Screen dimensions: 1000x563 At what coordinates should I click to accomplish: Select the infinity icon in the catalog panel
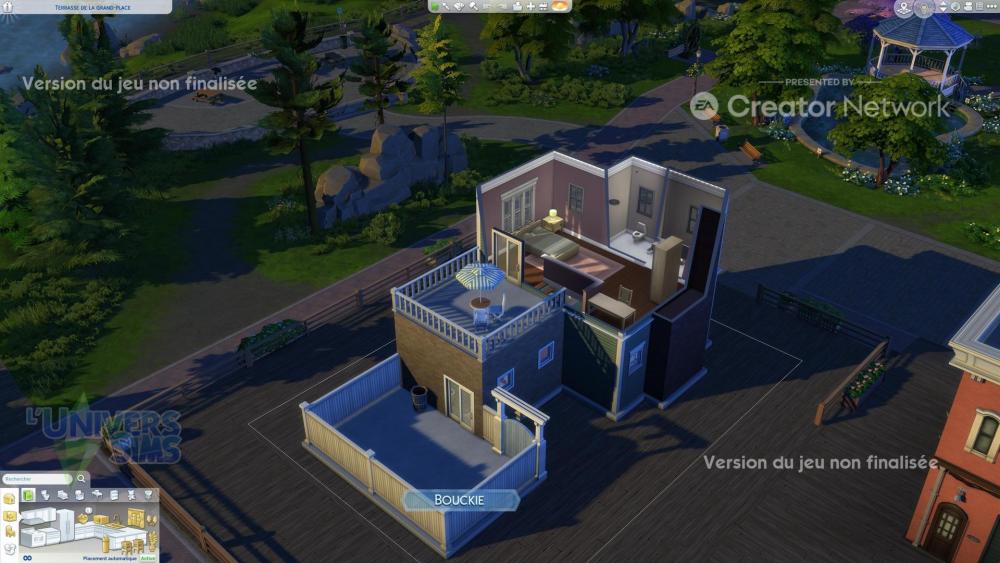tap(27, 558)
